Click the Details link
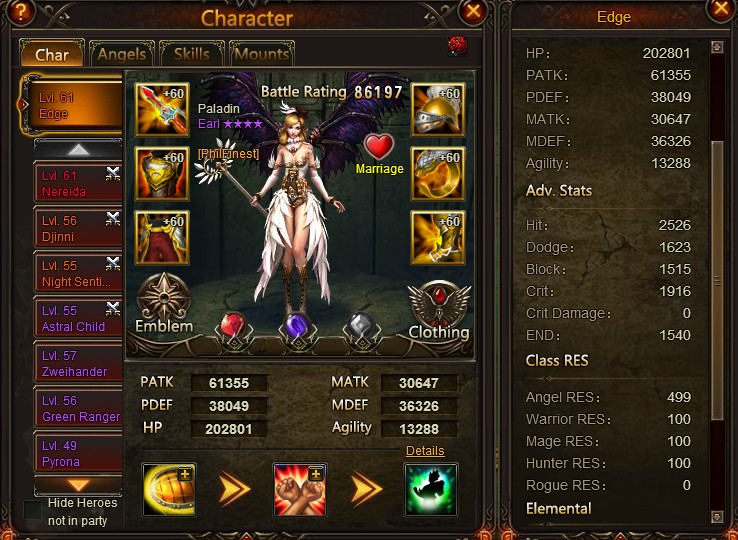This screenshot has height=540, width=738. tap(425, 452)
